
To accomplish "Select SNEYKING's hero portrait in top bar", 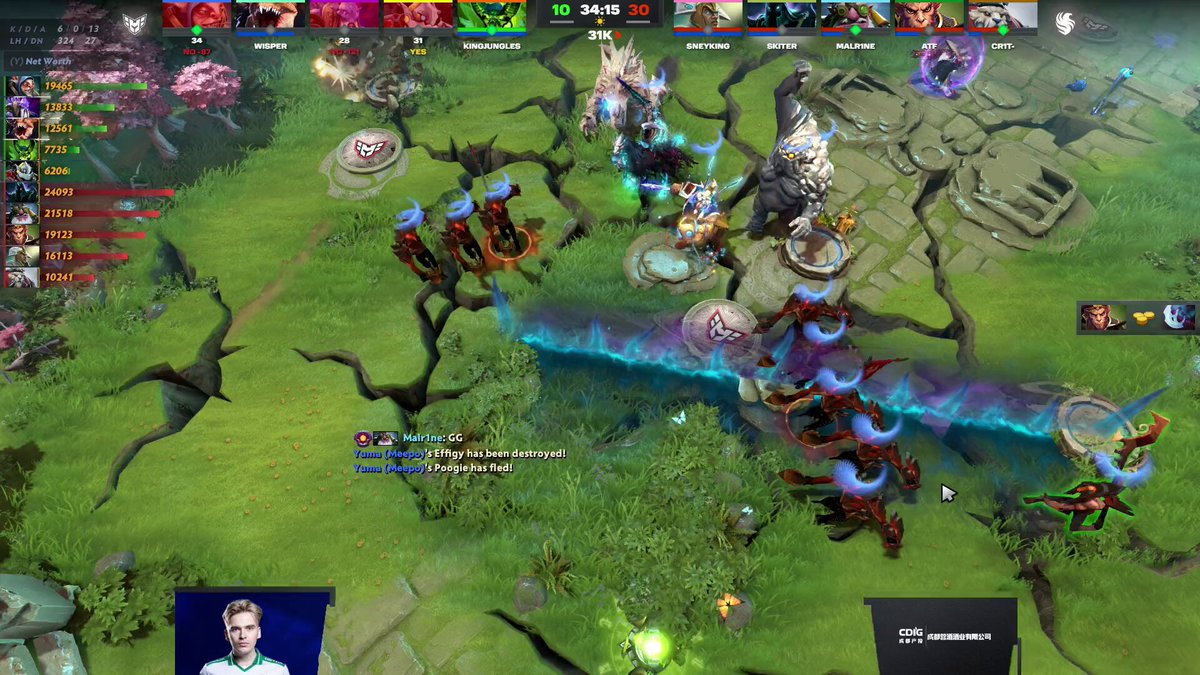I will 709,15.
